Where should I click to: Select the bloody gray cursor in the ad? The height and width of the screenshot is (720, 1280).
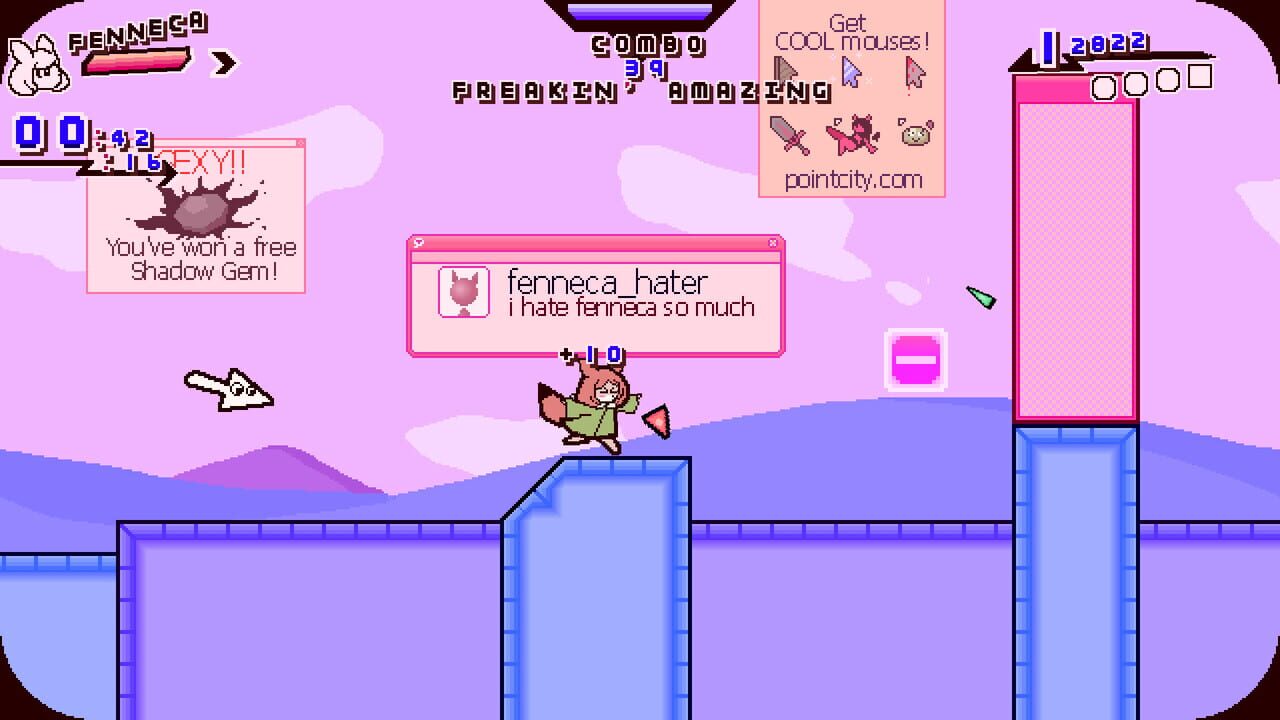click(913, 72)
